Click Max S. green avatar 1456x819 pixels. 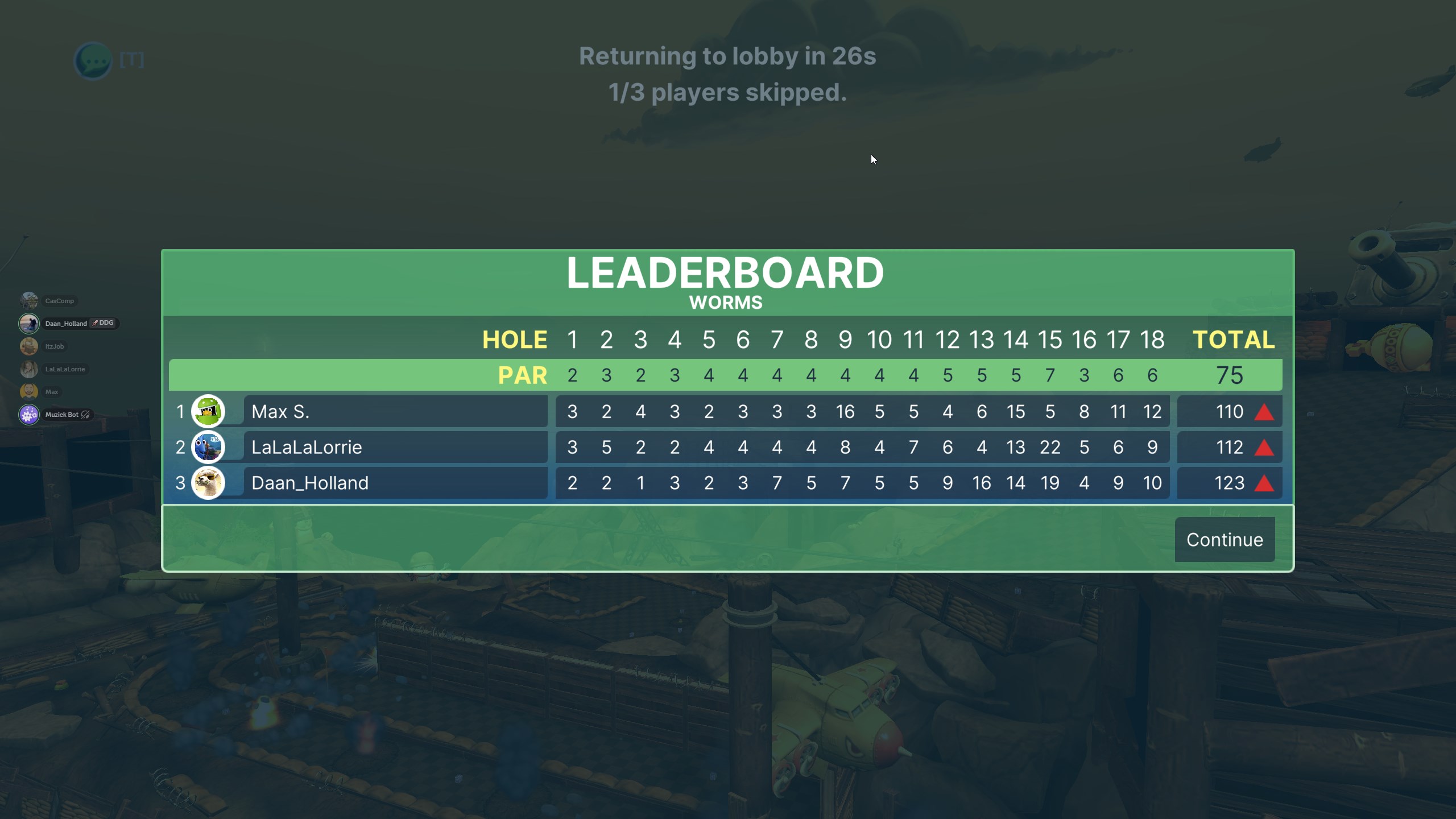(x=208, y=411)
